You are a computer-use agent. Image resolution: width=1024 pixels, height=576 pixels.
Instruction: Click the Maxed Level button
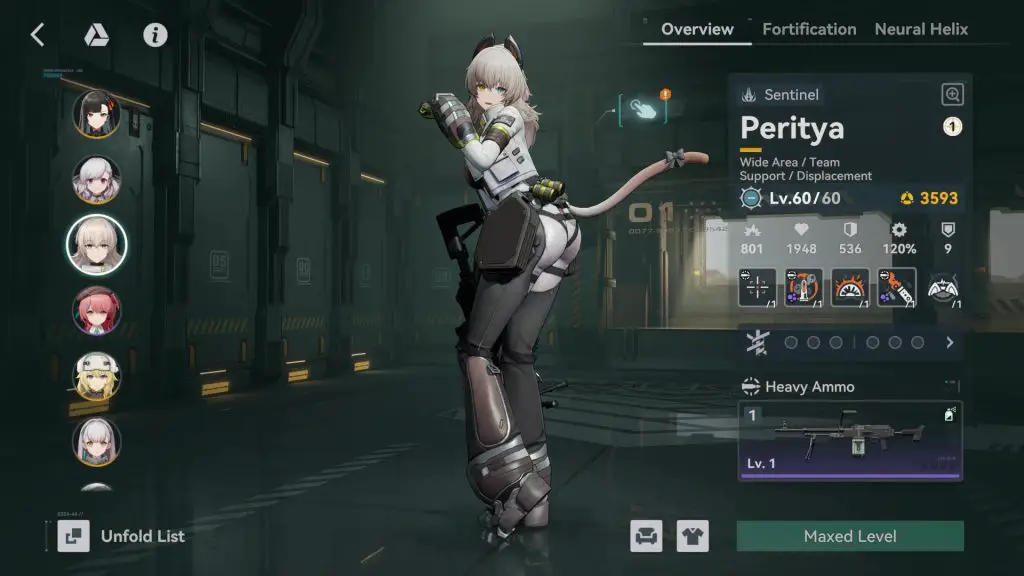(850, 536)
